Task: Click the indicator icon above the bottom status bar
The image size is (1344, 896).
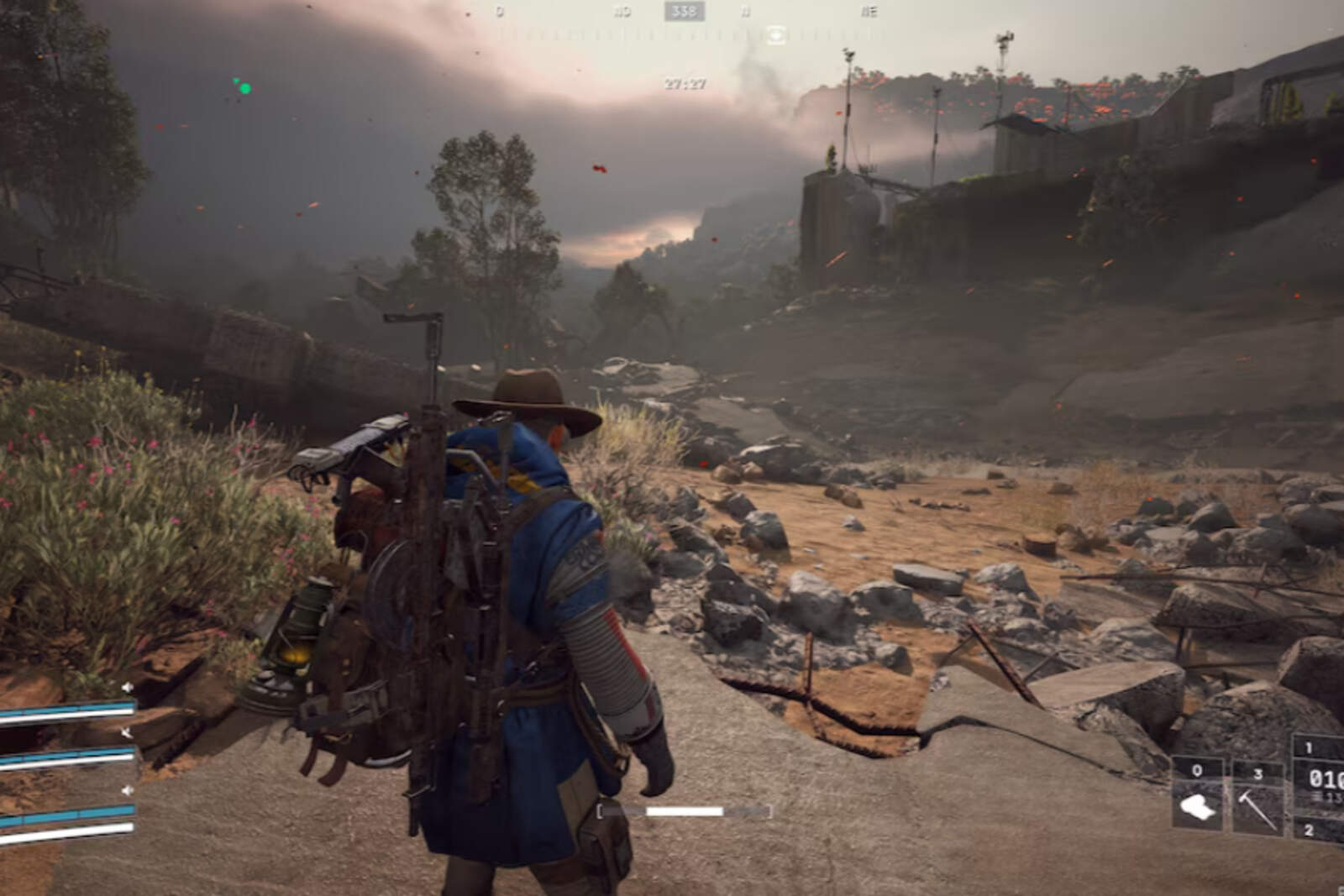Action: 128,790
